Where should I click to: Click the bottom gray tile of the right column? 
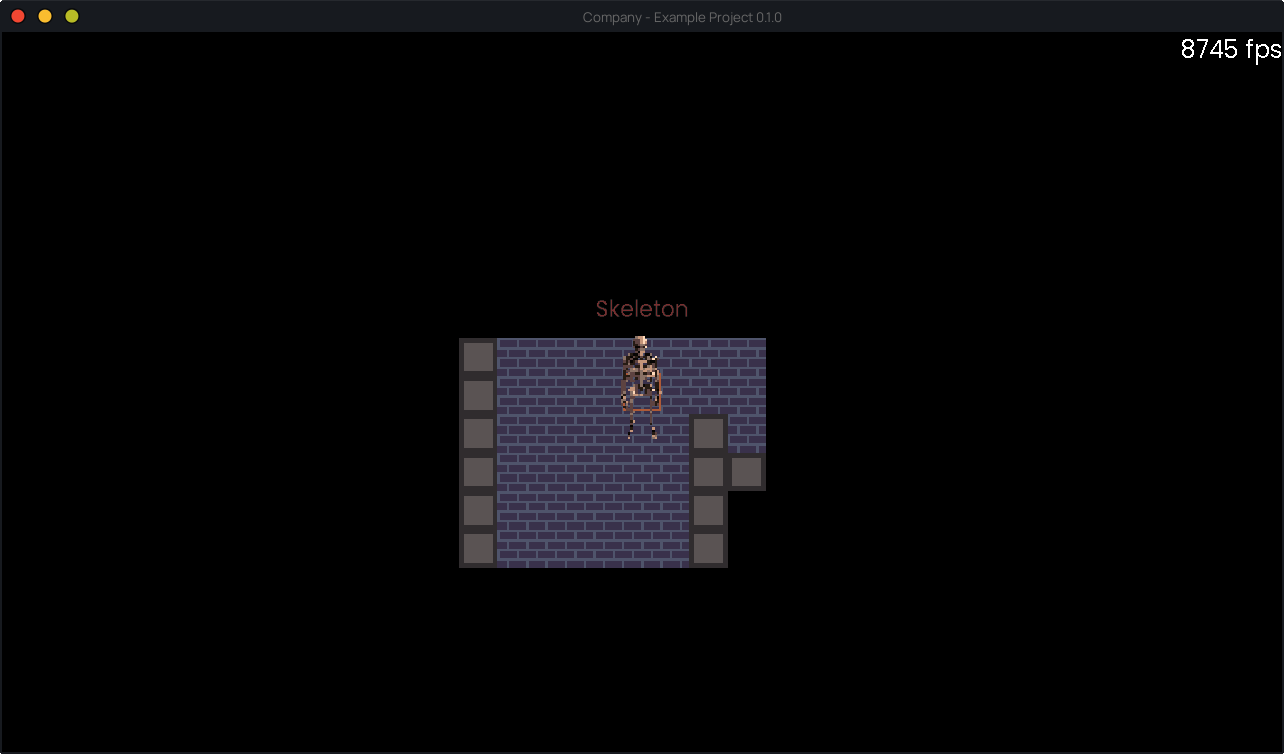point(709,548)
